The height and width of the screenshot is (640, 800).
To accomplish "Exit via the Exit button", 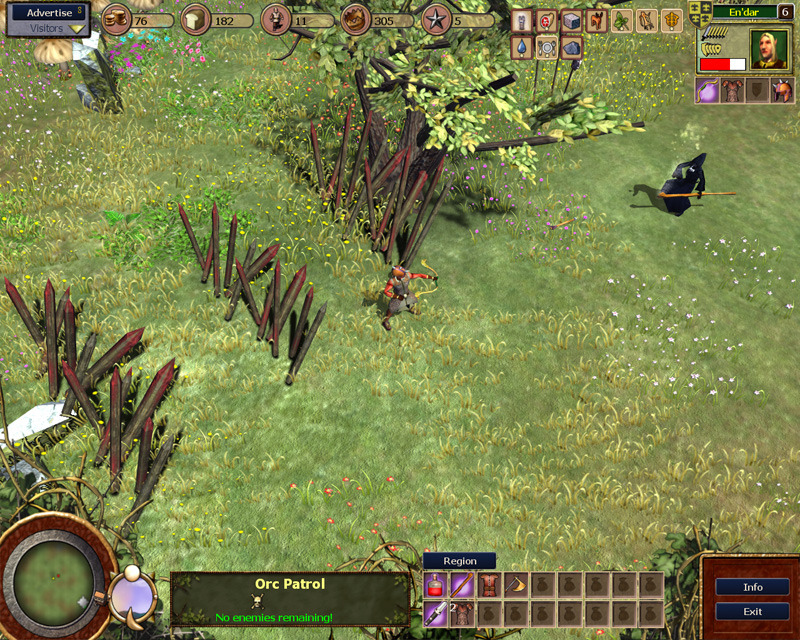I will tap(753, 611).
